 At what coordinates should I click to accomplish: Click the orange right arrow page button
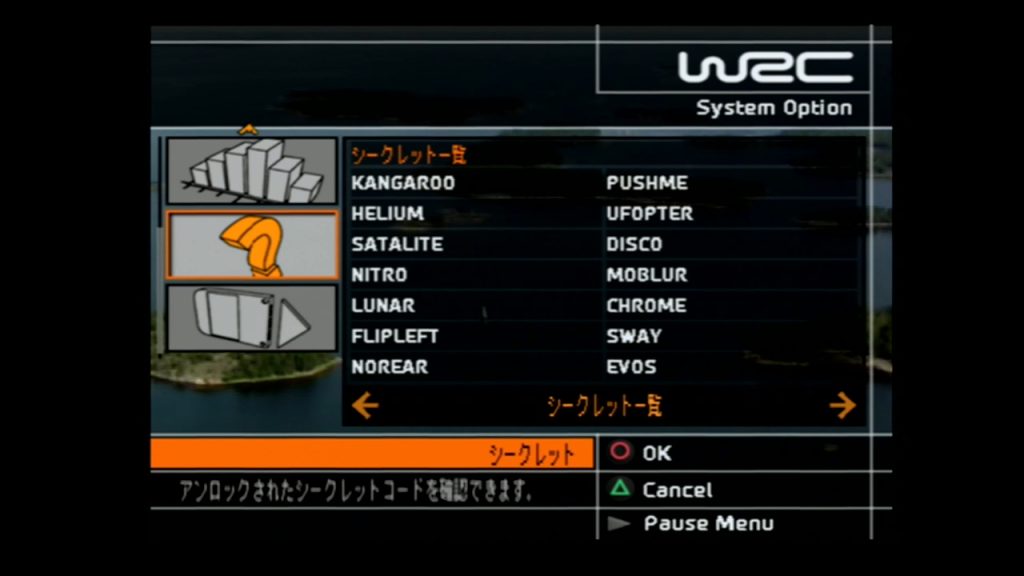click(x=842, y=405)
